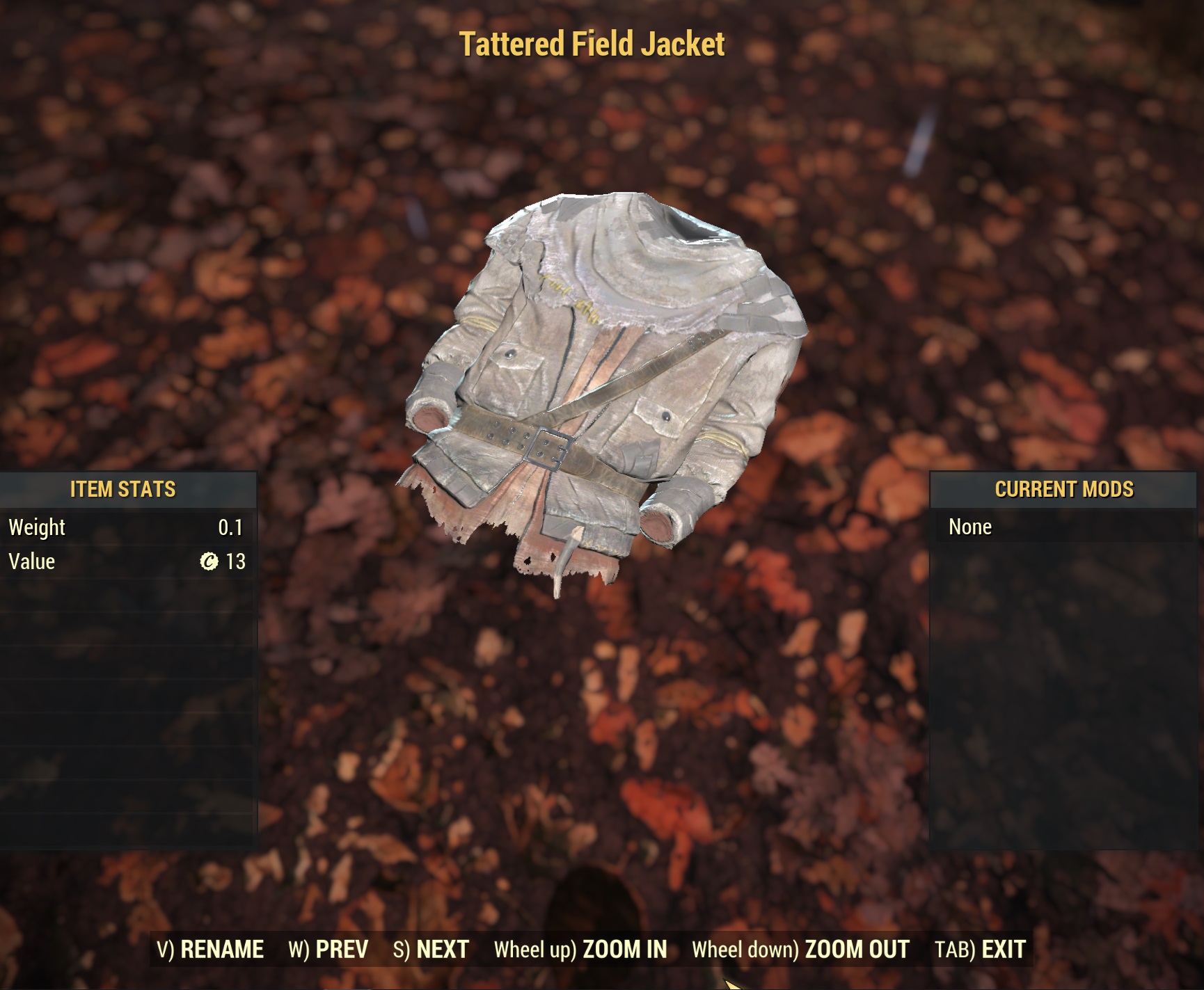The height and width of the screenshot is (990, 1204).
Task: Select the Weight row in Item Stats
Action: tap(125, 527)
